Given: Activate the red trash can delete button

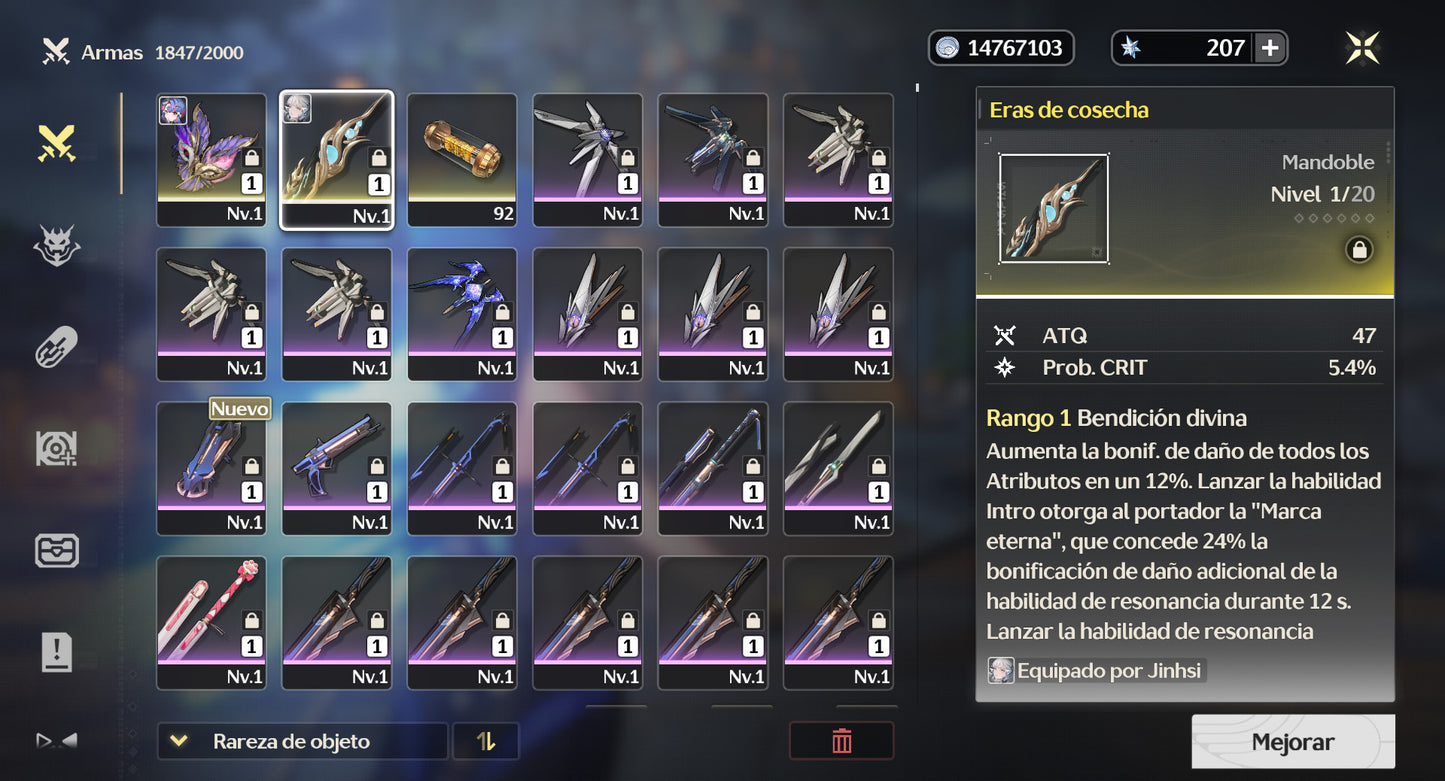Looking at the screenshot, I should pyautogui.click(x=841, y=741).
